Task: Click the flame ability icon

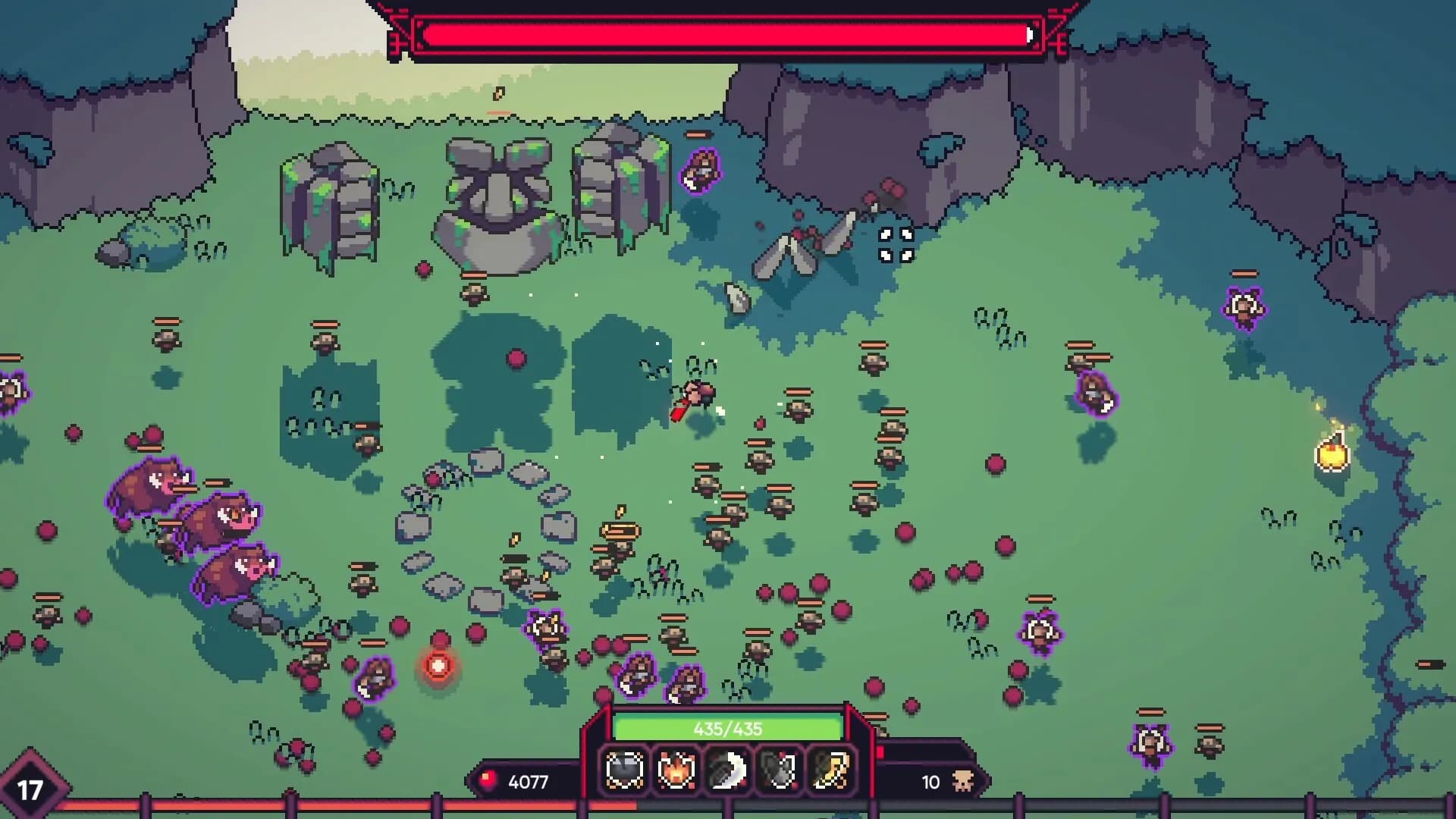Action: (x=677, y=770)
